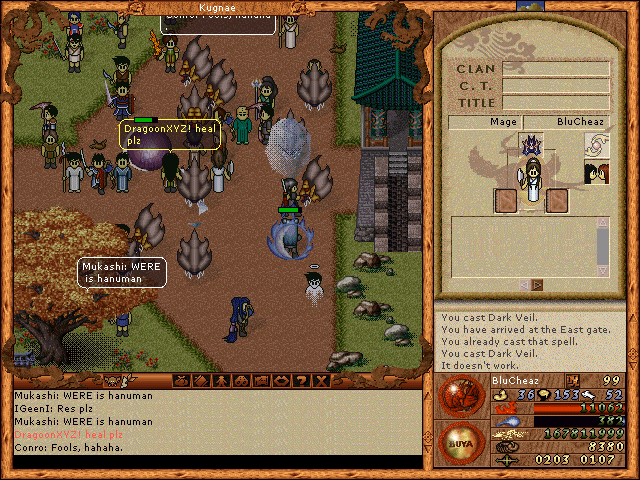Viewport: 640px width, 480px height.
Task: Click the character figure toolbar button
Action: pyautogui.click(x=221, y=380)
